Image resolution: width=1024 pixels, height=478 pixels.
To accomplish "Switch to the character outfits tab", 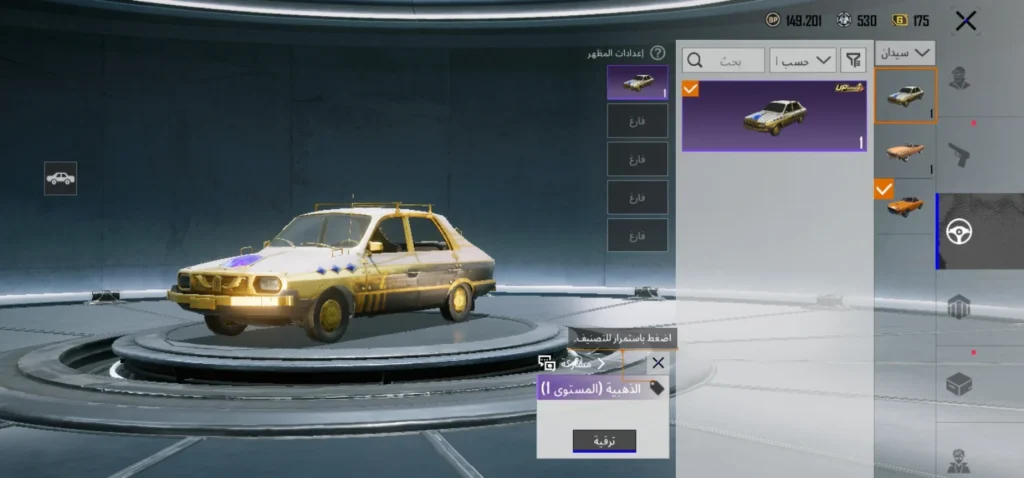I will [x=959, y=78].
